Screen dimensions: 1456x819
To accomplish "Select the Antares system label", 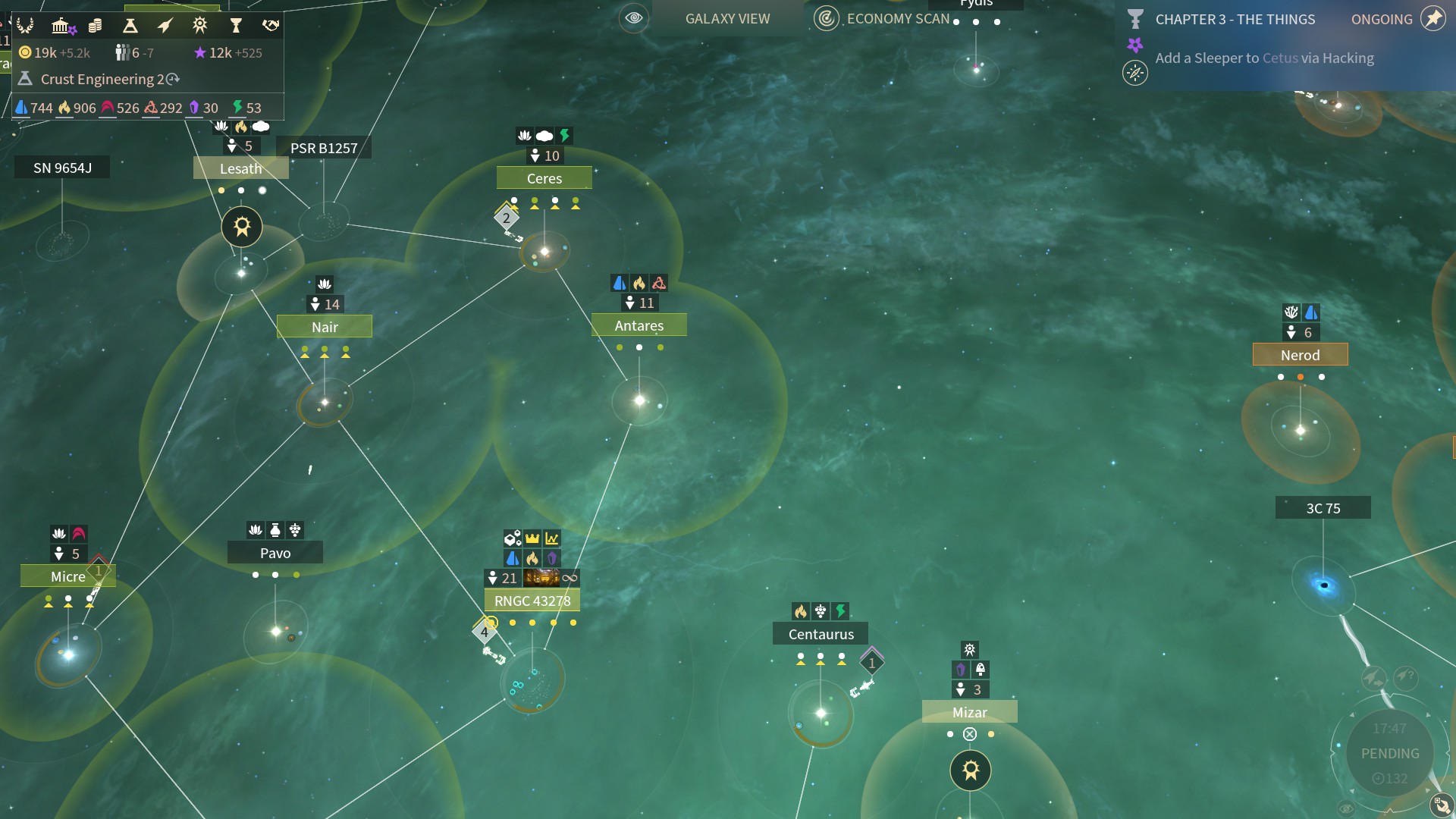I will pyautogui.click(x=639, y=325).
